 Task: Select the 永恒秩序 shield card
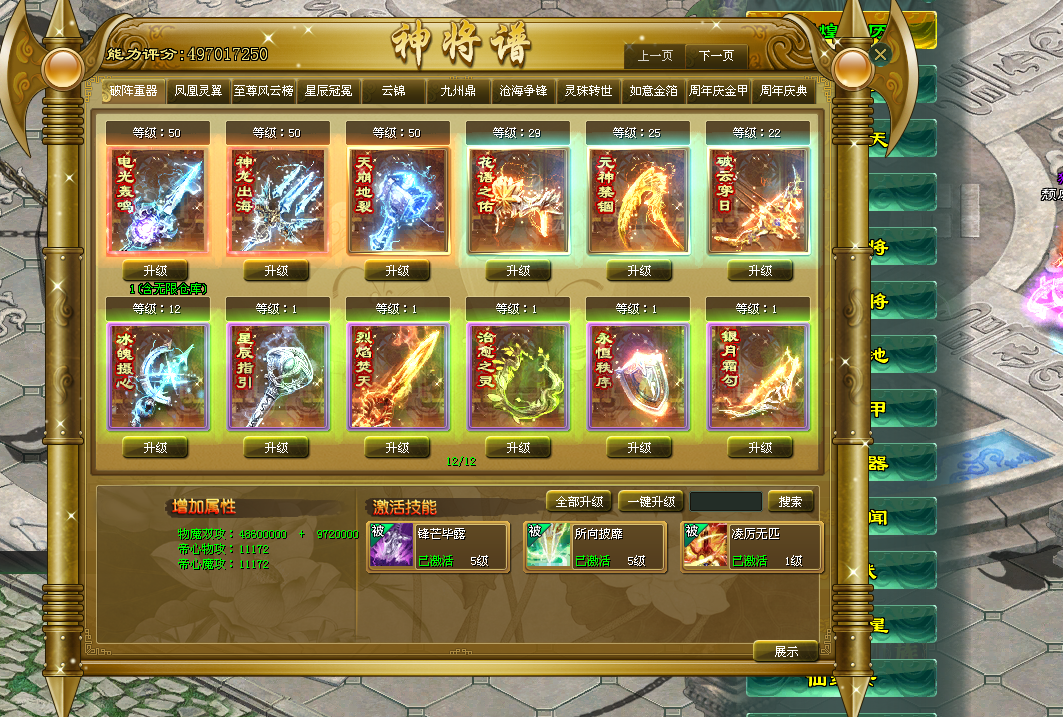click(638, 376)
